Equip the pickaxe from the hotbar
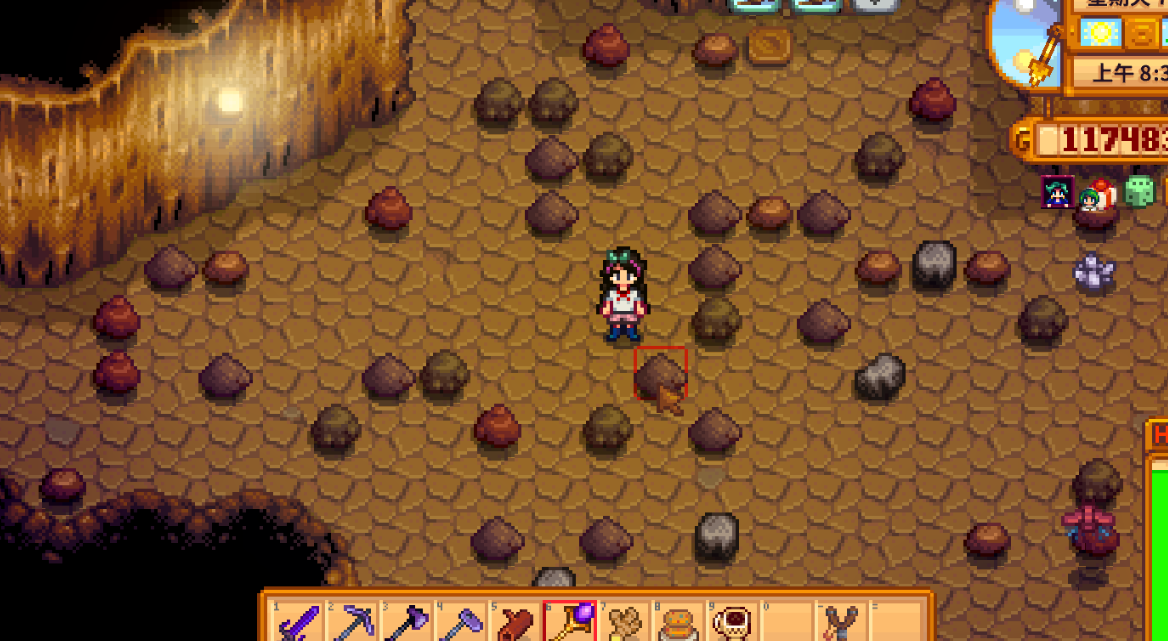1168x641 pixels. (353, 624)
